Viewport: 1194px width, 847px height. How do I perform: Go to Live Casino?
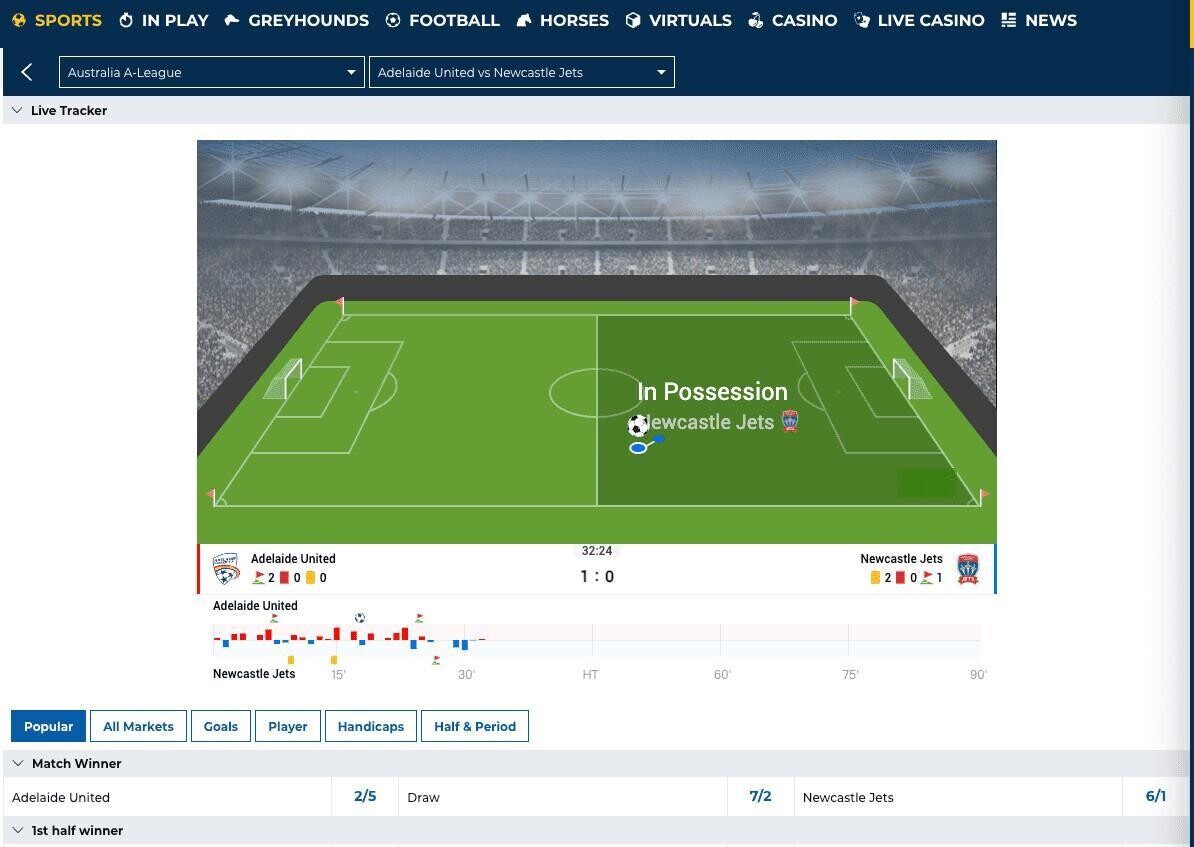tap(919, 20)
